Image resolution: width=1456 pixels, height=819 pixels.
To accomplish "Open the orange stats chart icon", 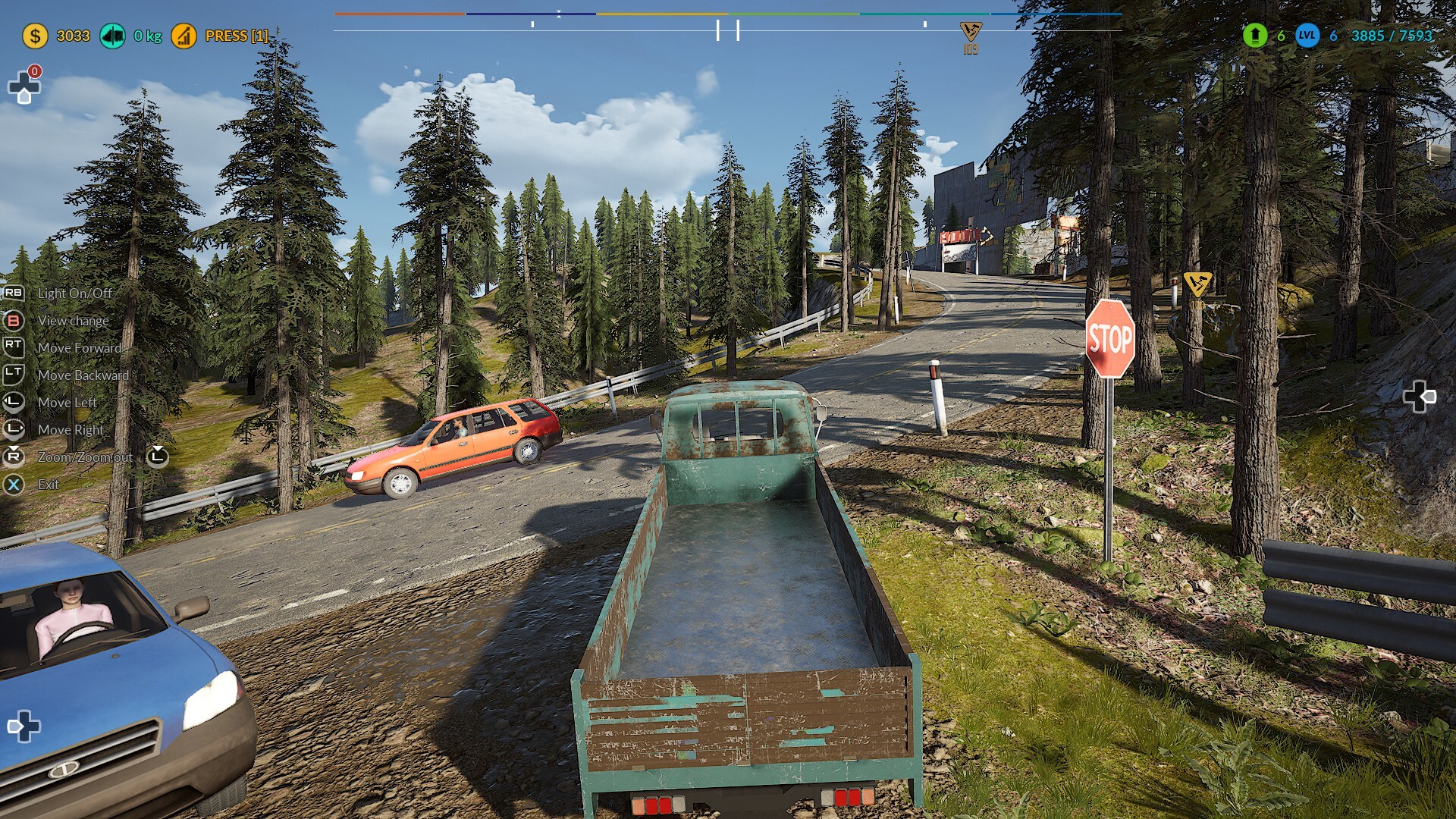I will [184, 36].
